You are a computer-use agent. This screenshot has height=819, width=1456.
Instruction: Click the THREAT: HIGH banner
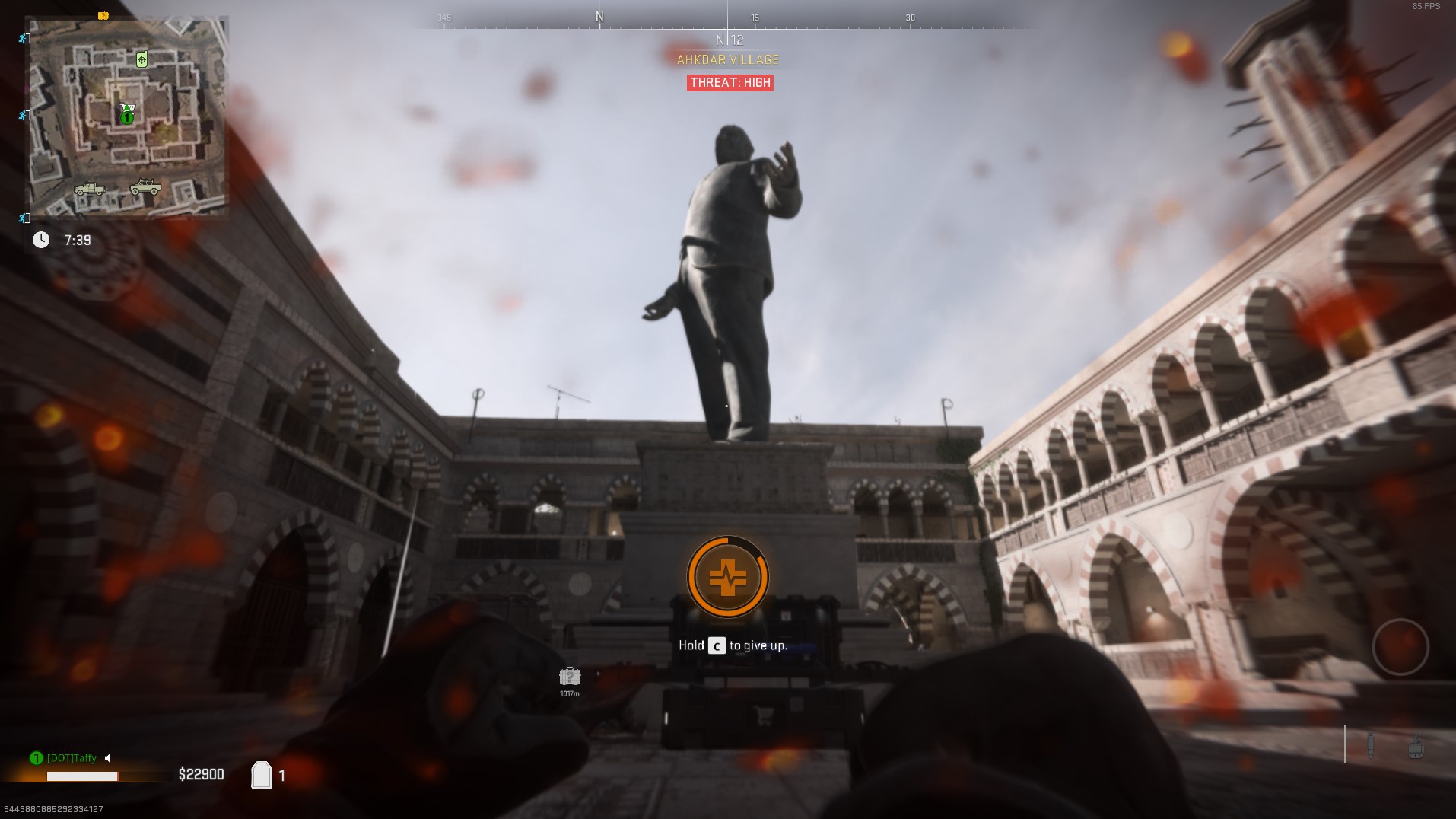click(730, 82)
